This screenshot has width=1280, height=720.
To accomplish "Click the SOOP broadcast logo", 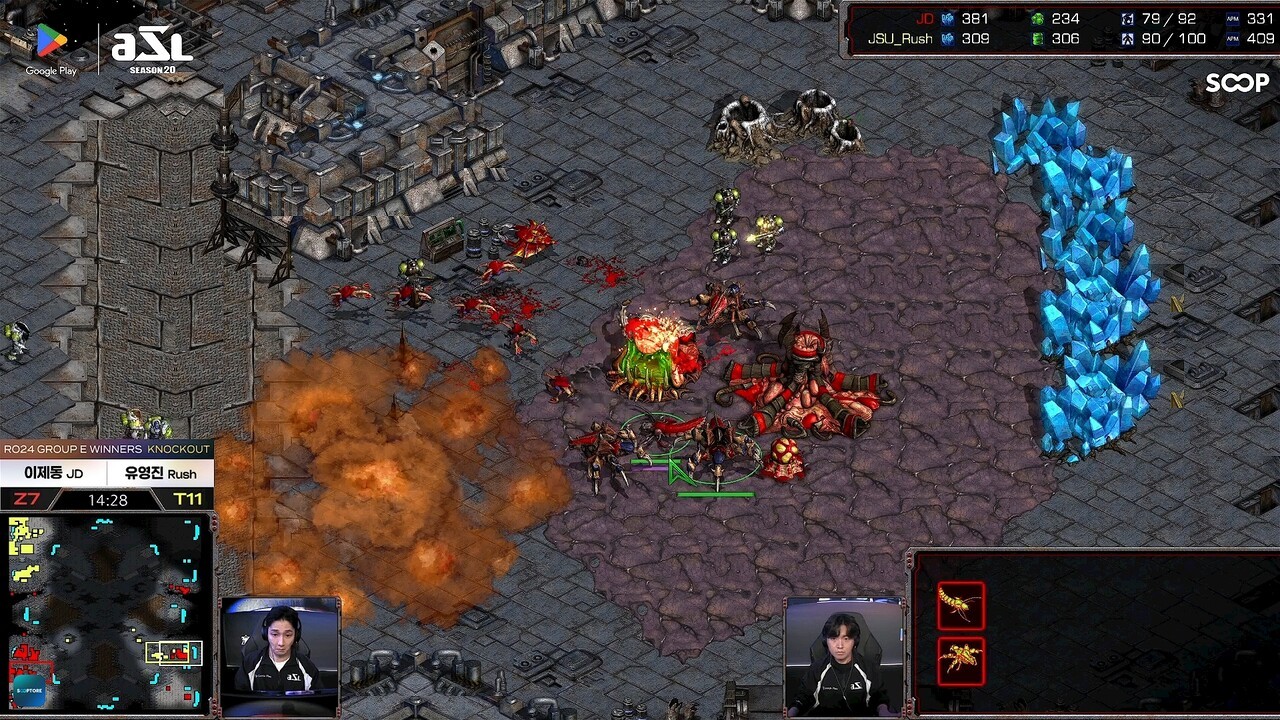I will (1236, 83).
